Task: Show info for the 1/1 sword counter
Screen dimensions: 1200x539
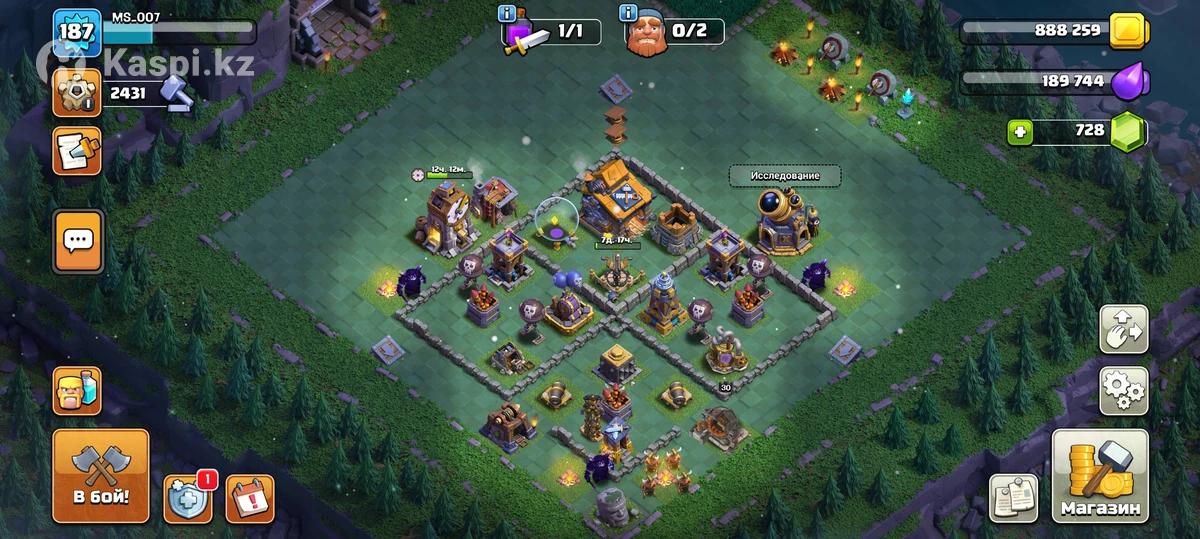Action: 507,14
